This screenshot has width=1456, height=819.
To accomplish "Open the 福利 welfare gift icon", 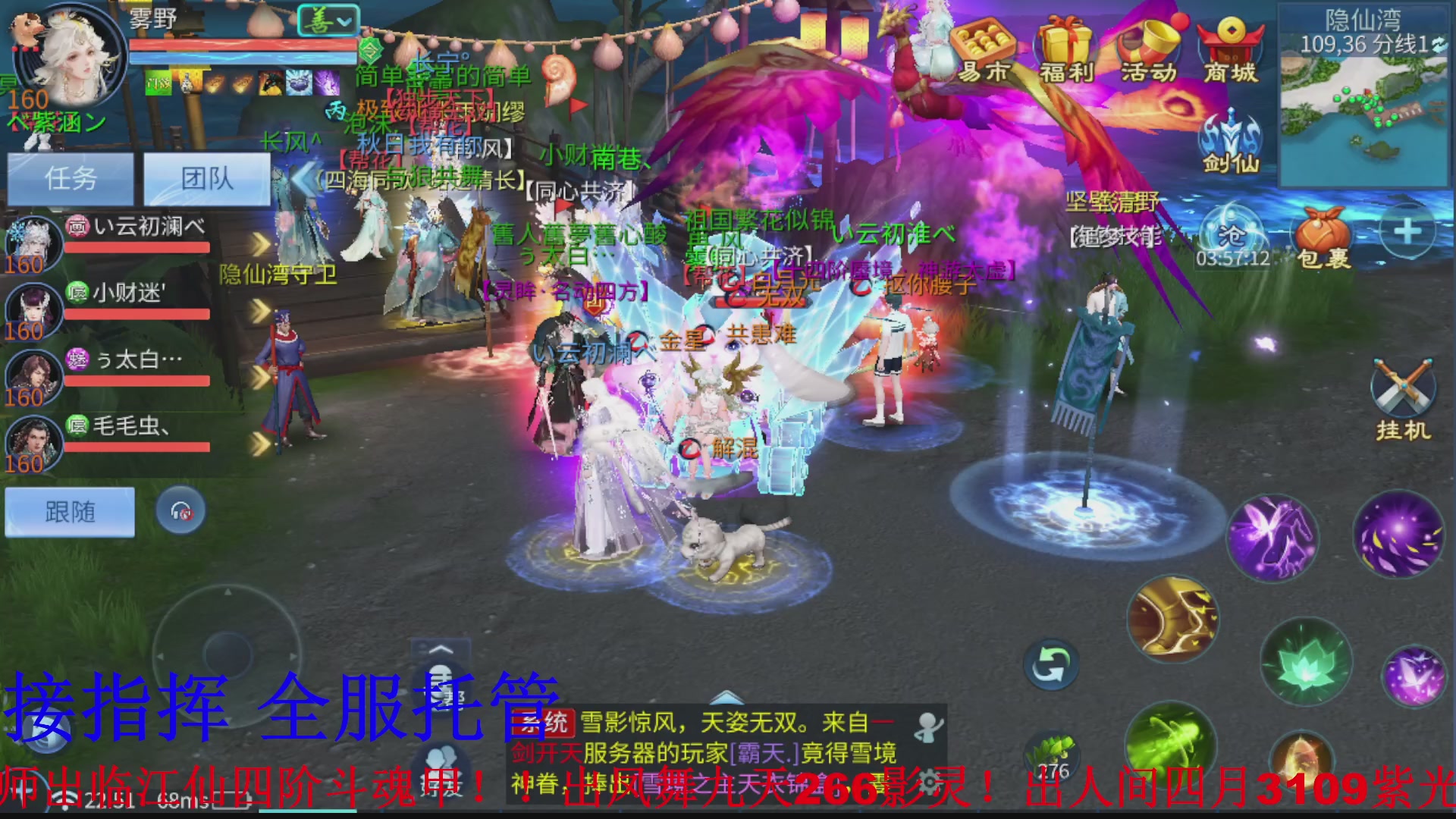I will click(x=1065, y=53).
